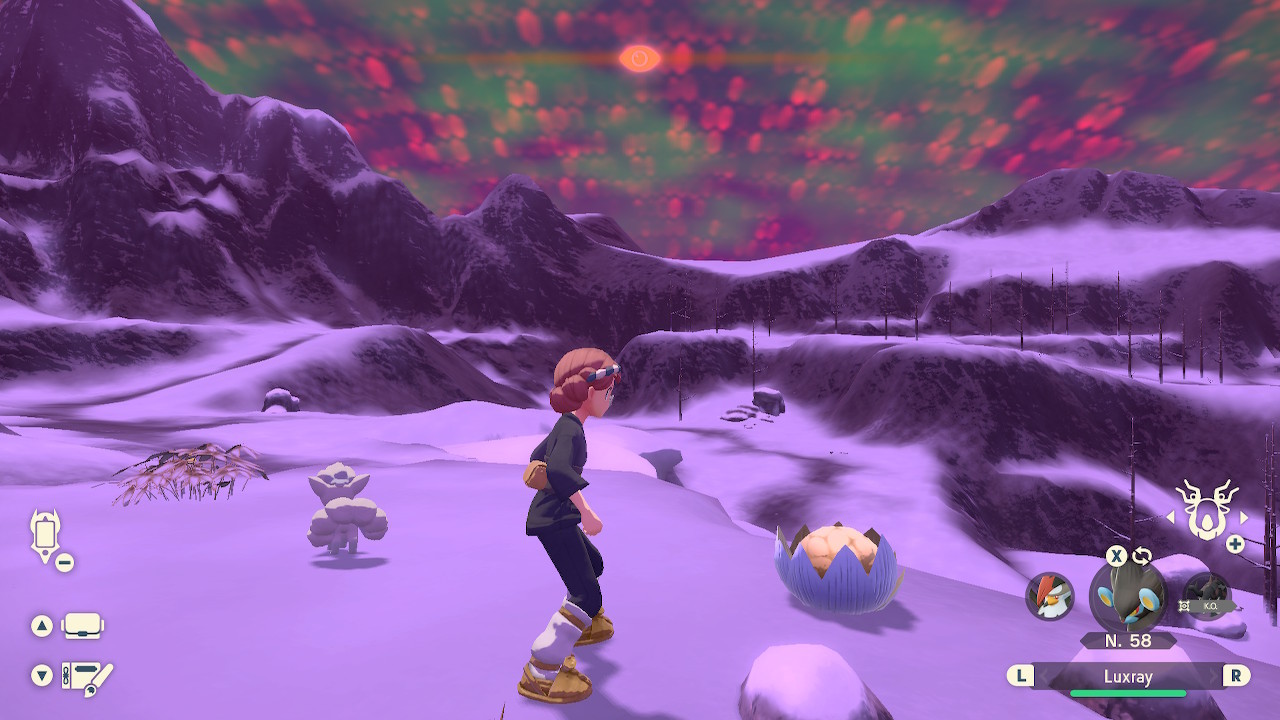Open the Pokédex notebook and brush icon
The height and width of the screenshot is (720, 1280).
point(87,678)
